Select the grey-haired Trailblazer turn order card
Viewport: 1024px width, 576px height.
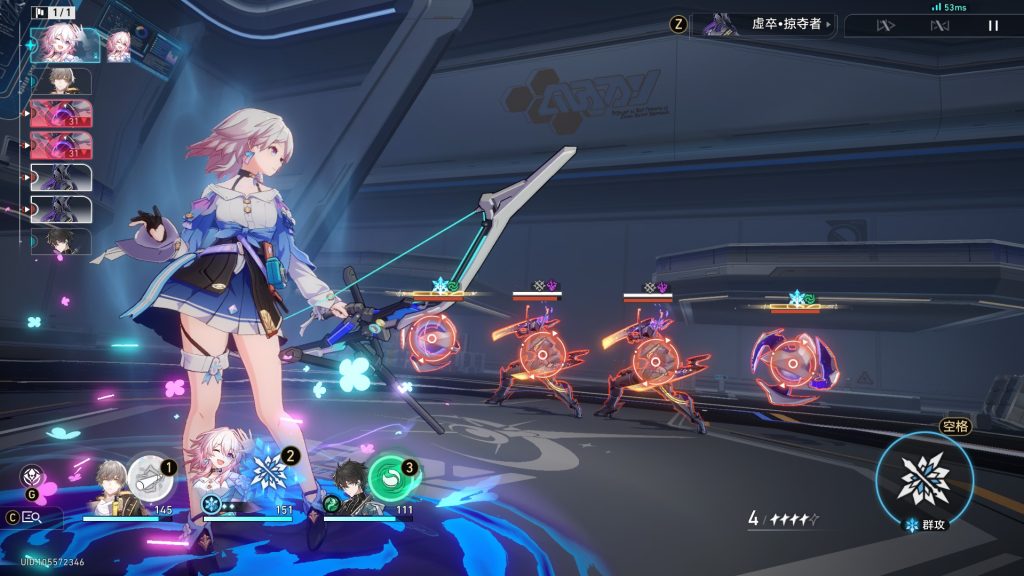[x=63, y=81]
